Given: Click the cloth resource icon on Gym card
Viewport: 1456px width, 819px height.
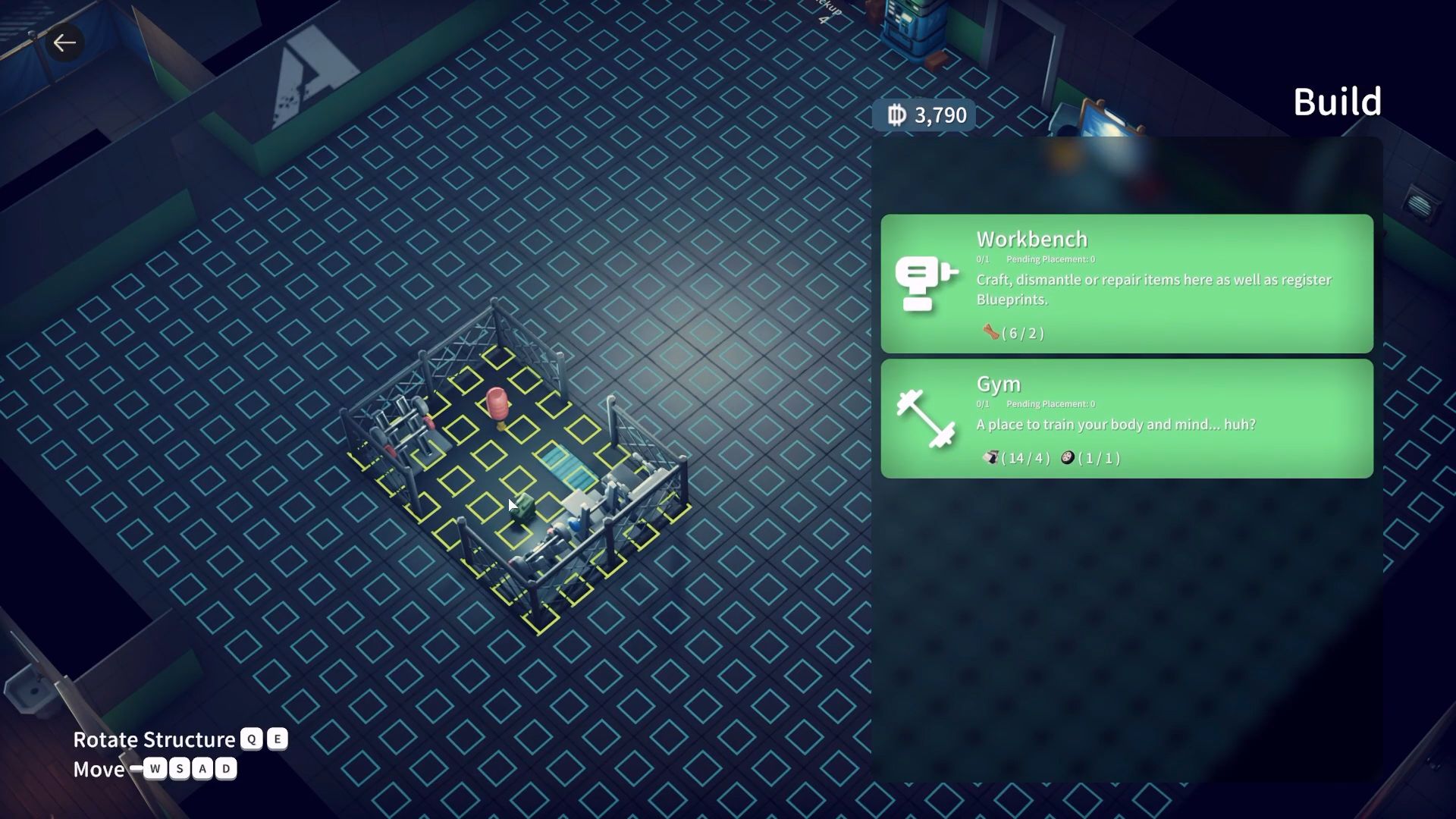Looking at the screenshot, I should [x=991, y=457].
